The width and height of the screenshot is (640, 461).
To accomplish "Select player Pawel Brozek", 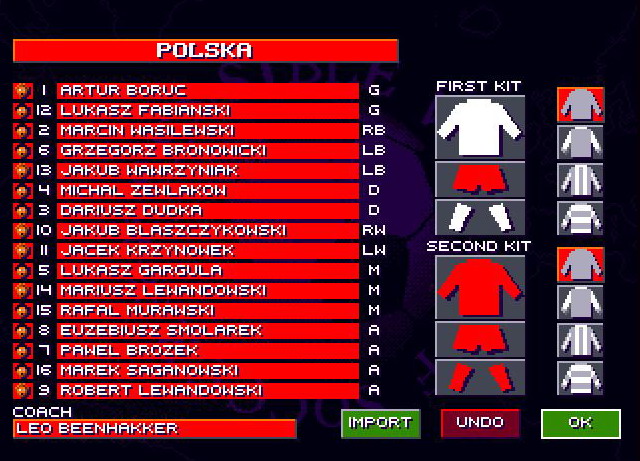I will 207,351.
